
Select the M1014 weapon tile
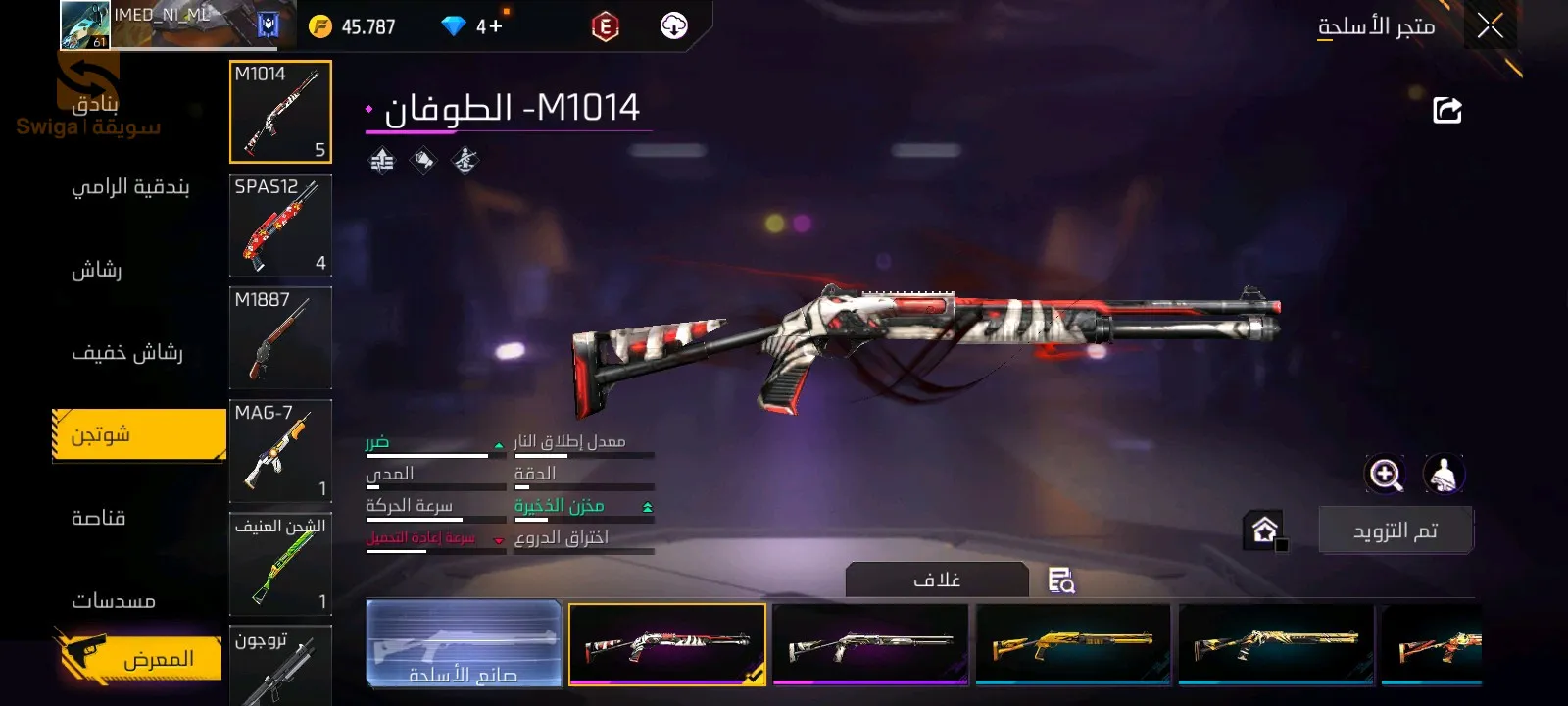[x=280, y=112]
